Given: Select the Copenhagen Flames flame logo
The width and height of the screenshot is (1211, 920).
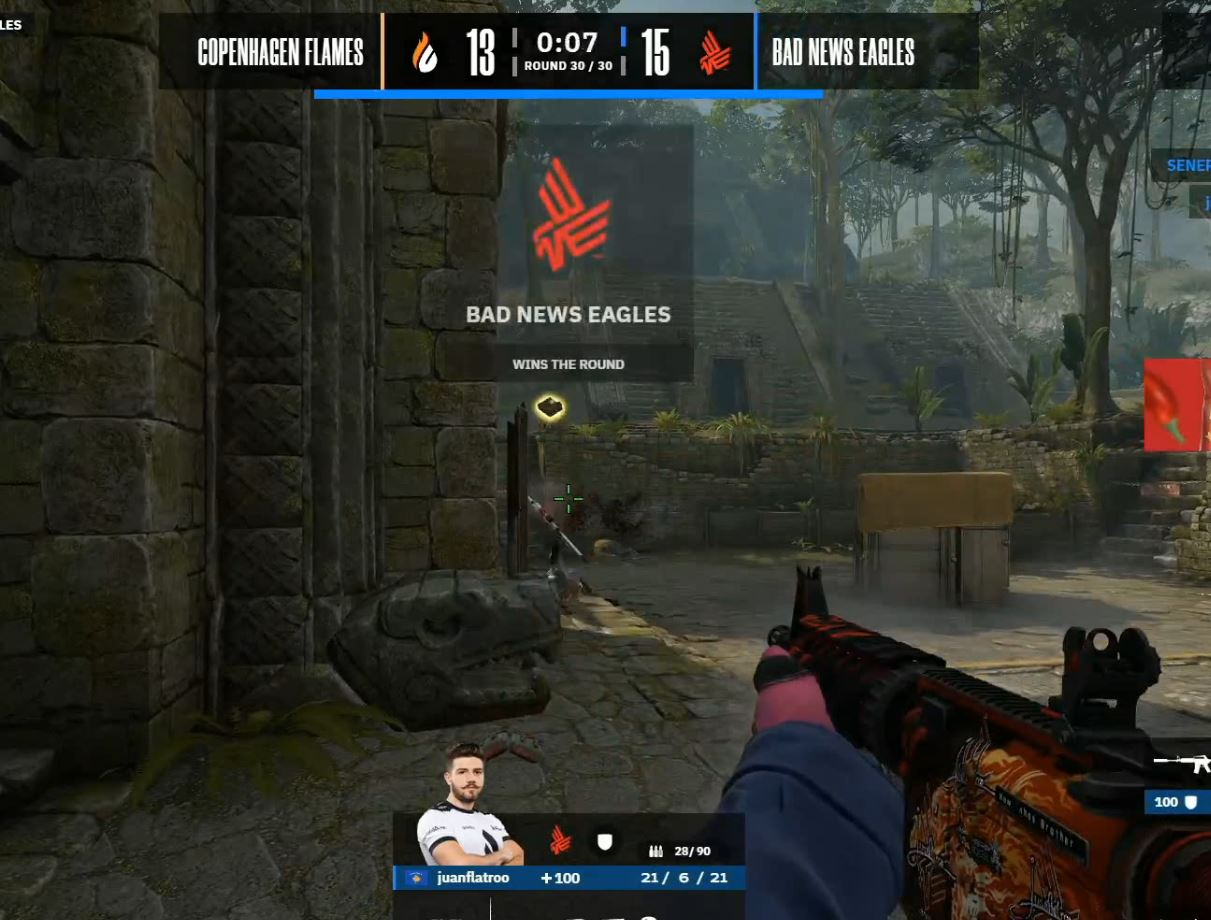Looking at the screenshot, I should click(426, 53).
